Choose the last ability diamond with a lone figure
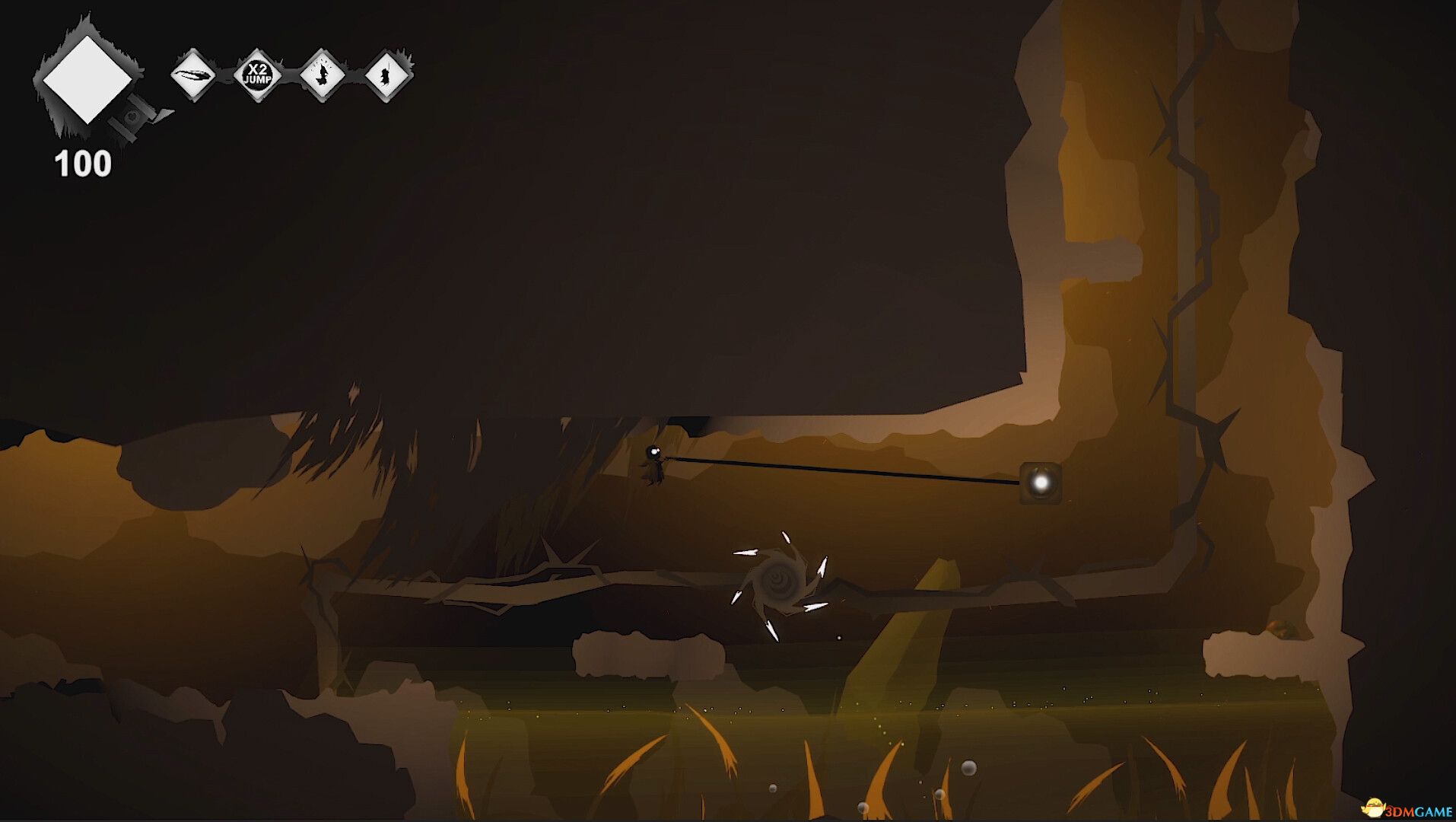The height and width of the screenshot is (822, 1456). pyautogui.click(x=387, y=75)
